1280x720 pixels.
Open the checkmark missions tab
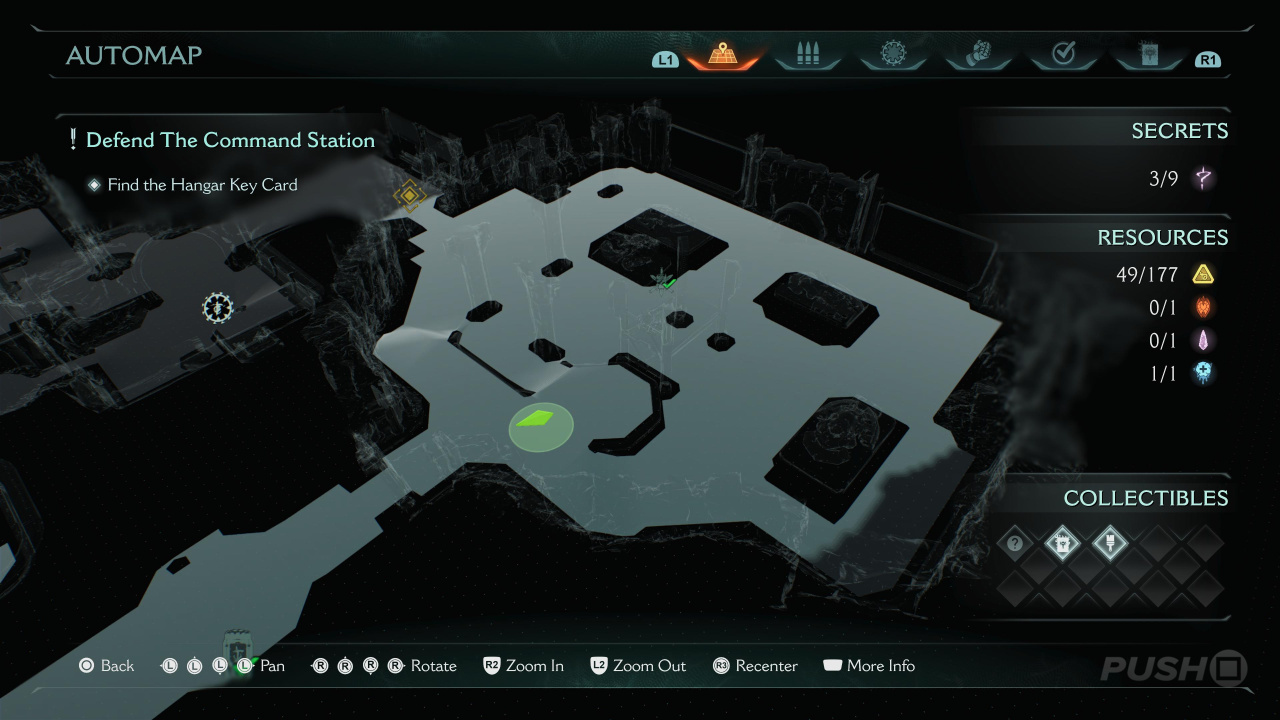1063,55
